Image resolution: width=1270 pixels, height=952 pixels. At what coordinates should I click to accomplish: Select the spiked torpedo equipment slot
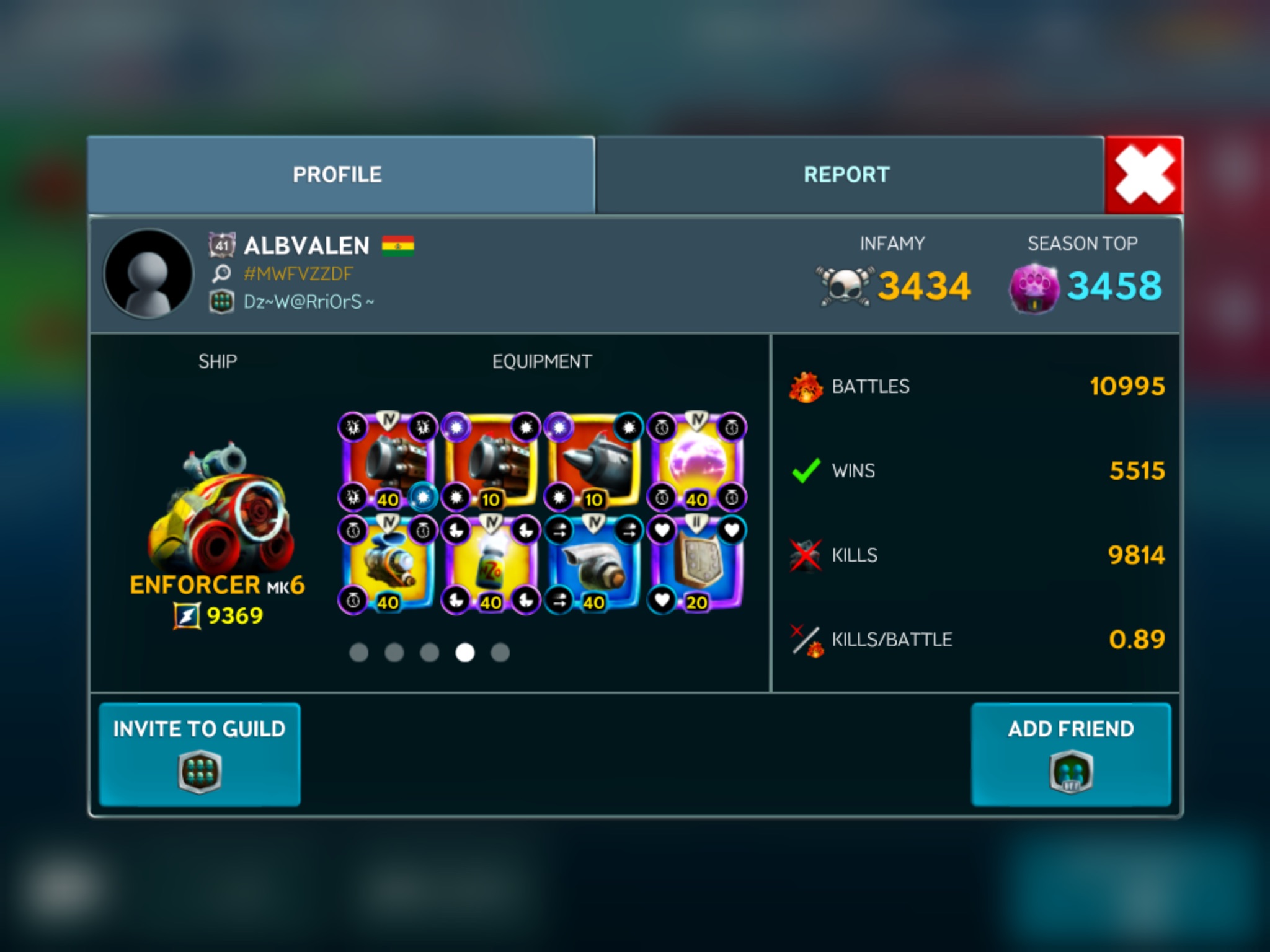tap(593, 461)
